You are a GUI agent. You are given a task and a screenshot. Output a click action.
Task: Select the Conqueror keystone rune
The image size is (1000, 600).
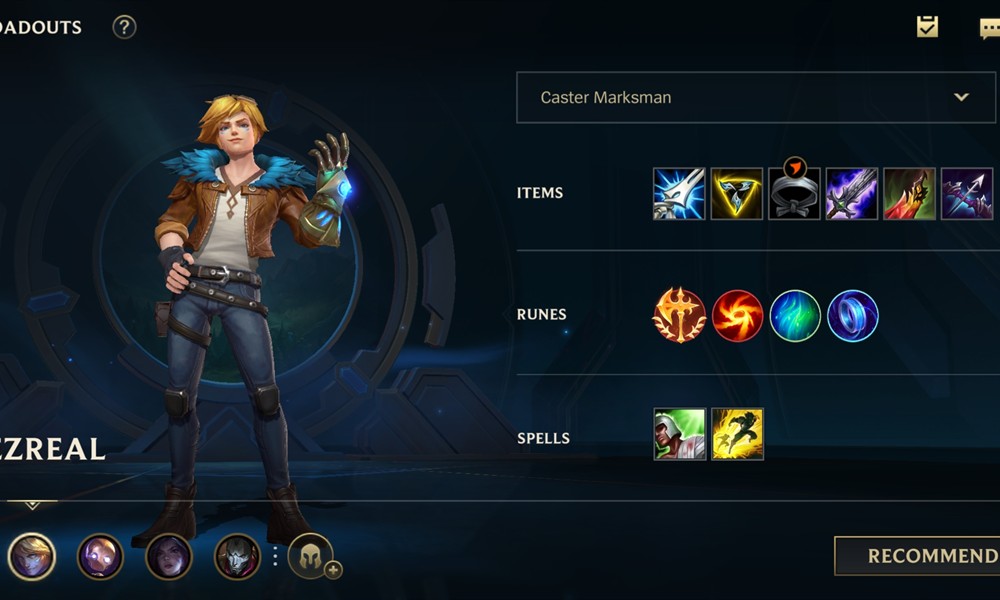(x=679, y=316)
